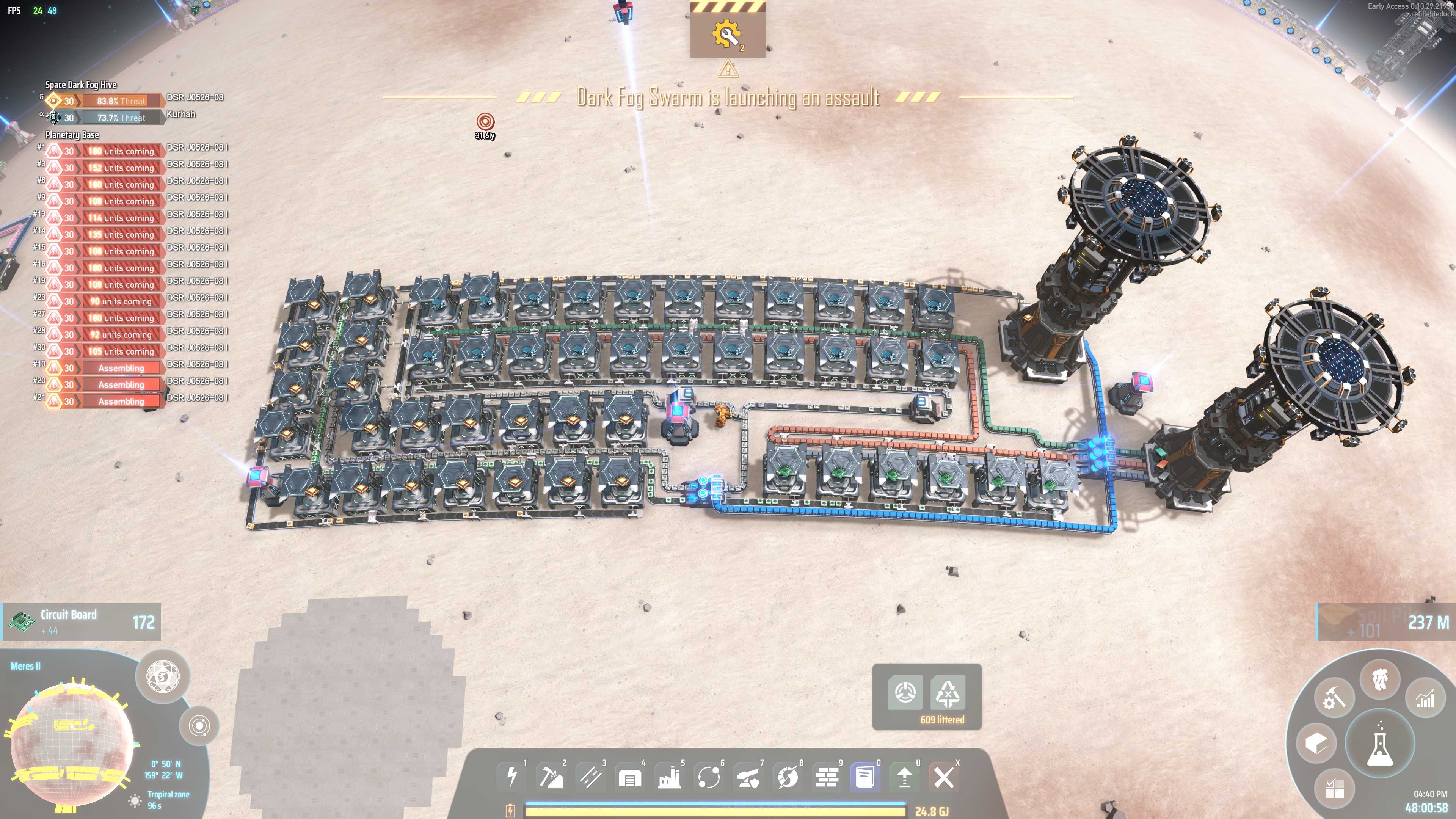Select the mining pickaxe build category
Viewport: 1456px width, 819px height.
[551, 777]
